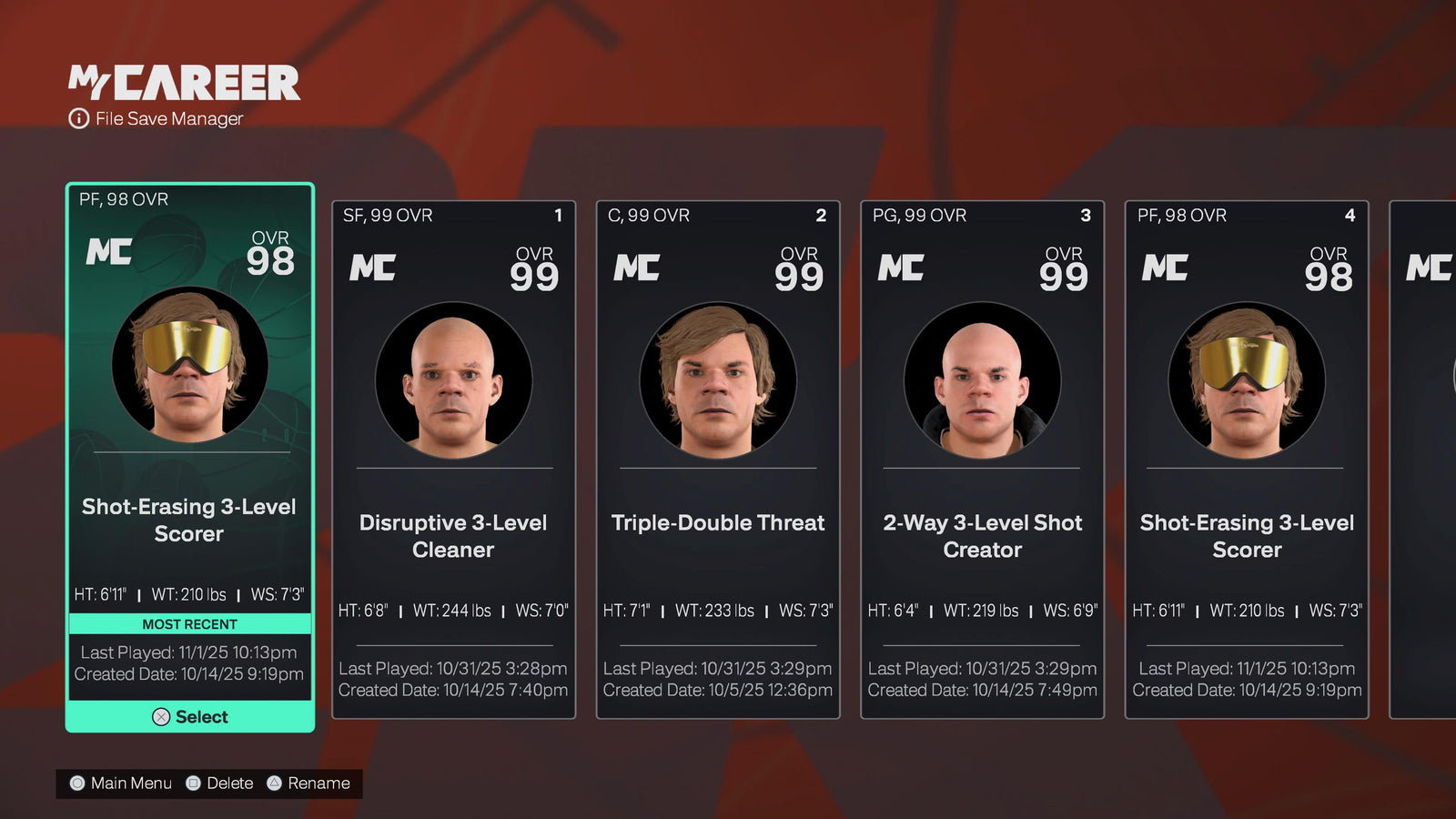Select the highlighted Most Recent PF save
The image size is (1456, 819).
pyautogui.click(x=190, y=716)
